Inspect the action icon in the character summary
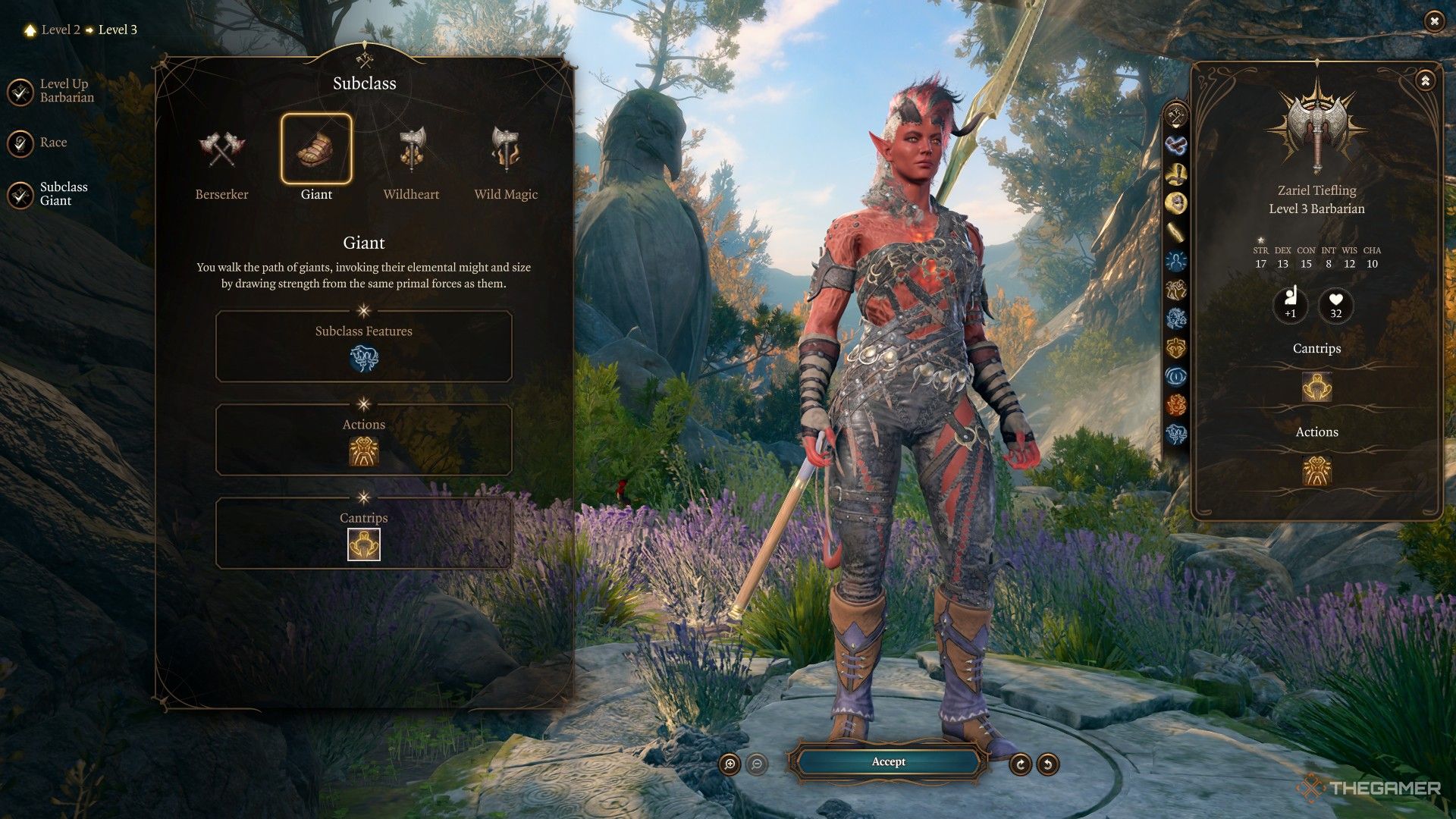The height and width of the screenshot is (819, 1456). [1317, 471]
